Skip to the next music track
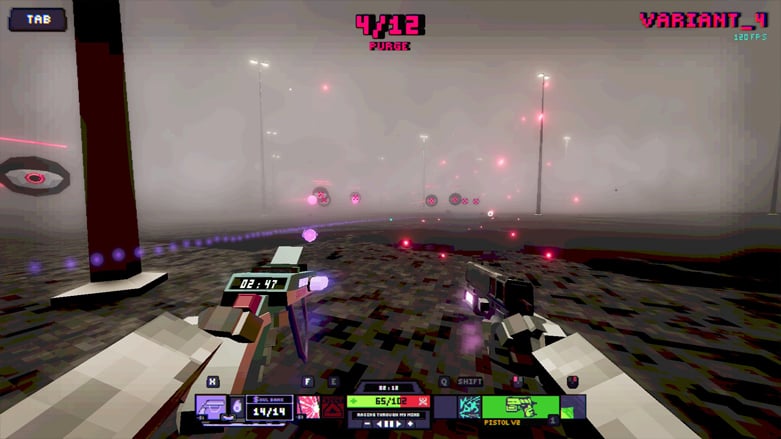Viewport: 781px width, 439px height. (398, 424)
